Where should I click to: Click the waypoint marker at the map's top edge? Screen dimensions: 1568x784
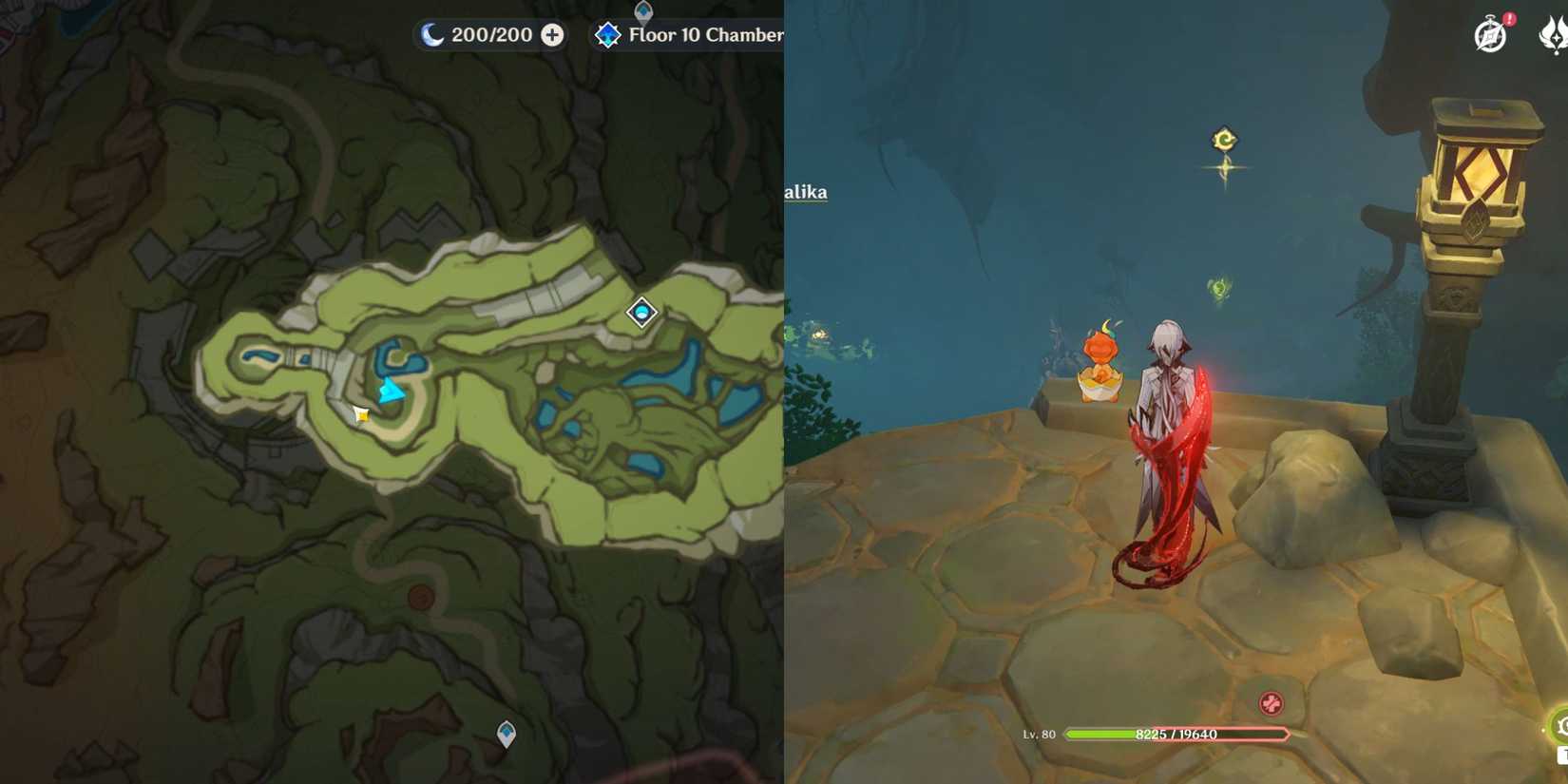[x=642, y=10]
